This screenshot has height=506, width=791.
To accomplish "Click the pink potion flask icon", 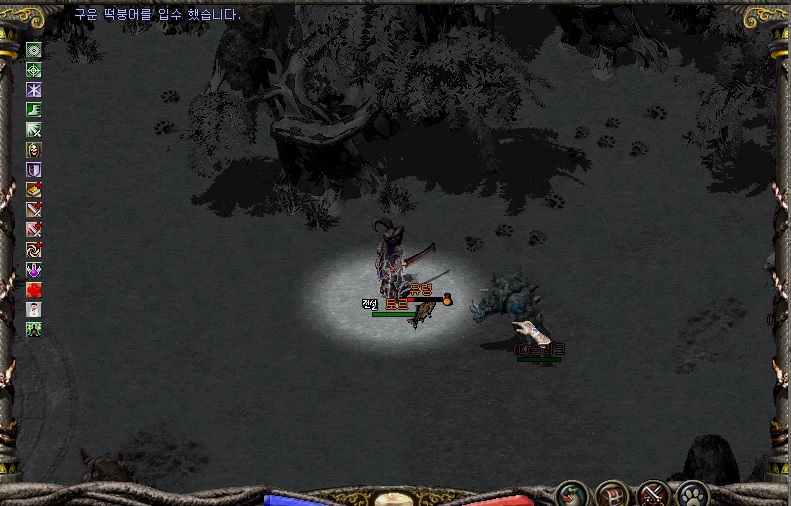I will pos(34,270).
